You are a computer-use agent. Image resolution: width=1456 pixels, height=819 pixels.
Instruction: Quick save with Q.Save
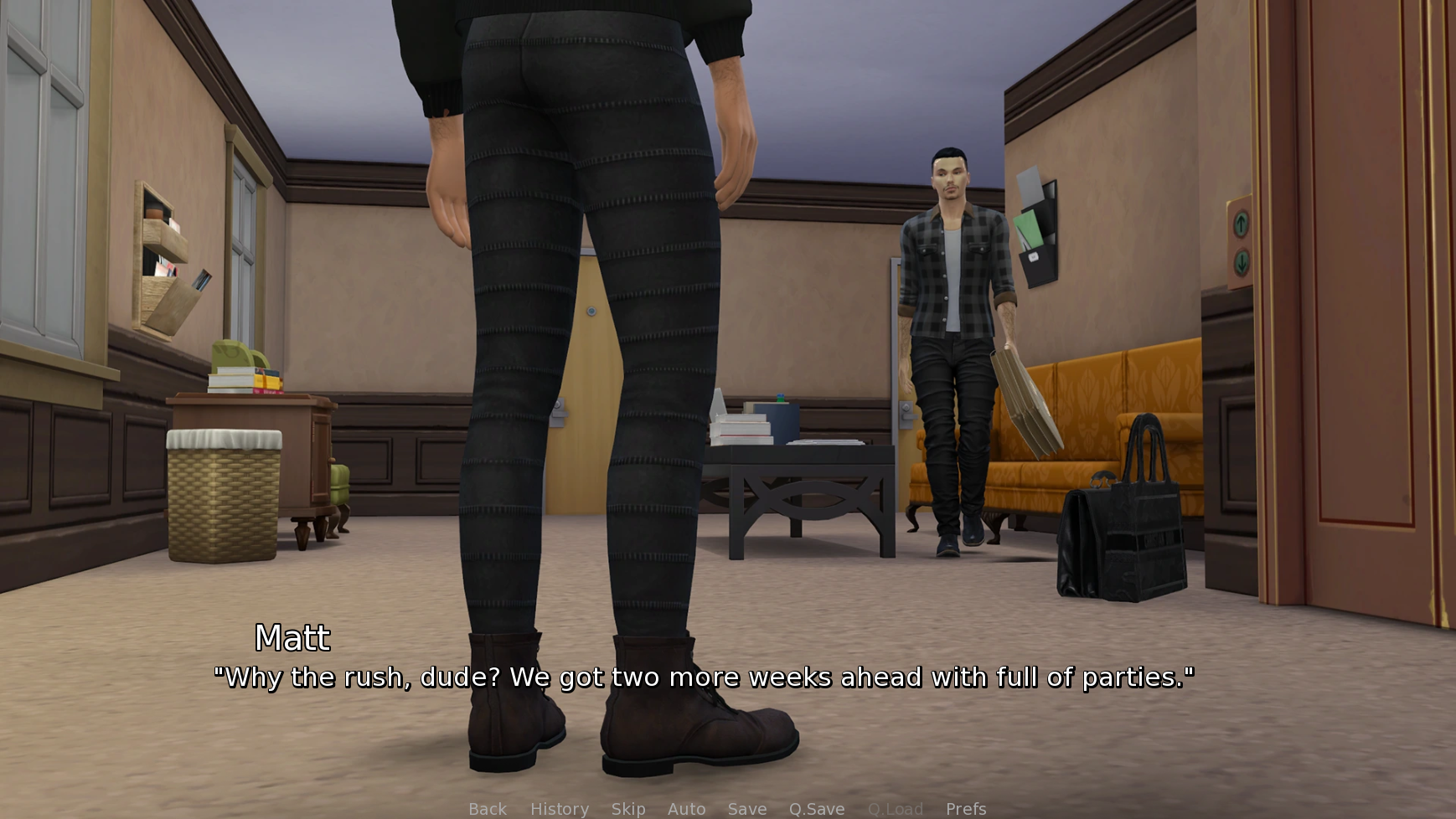coord(817,809)
